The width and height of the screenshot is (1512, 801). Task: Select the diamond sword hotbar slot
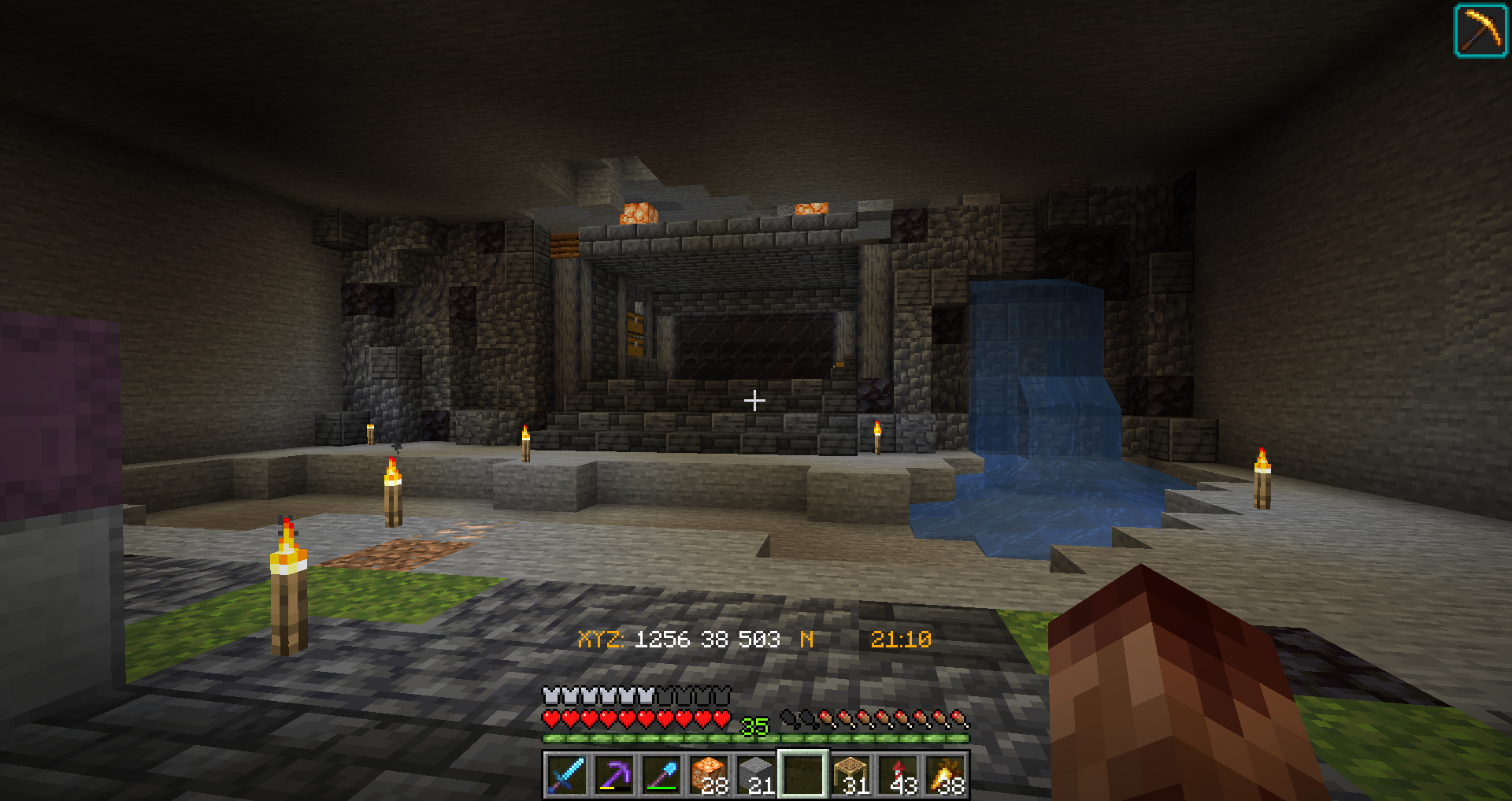coord(566,774)
